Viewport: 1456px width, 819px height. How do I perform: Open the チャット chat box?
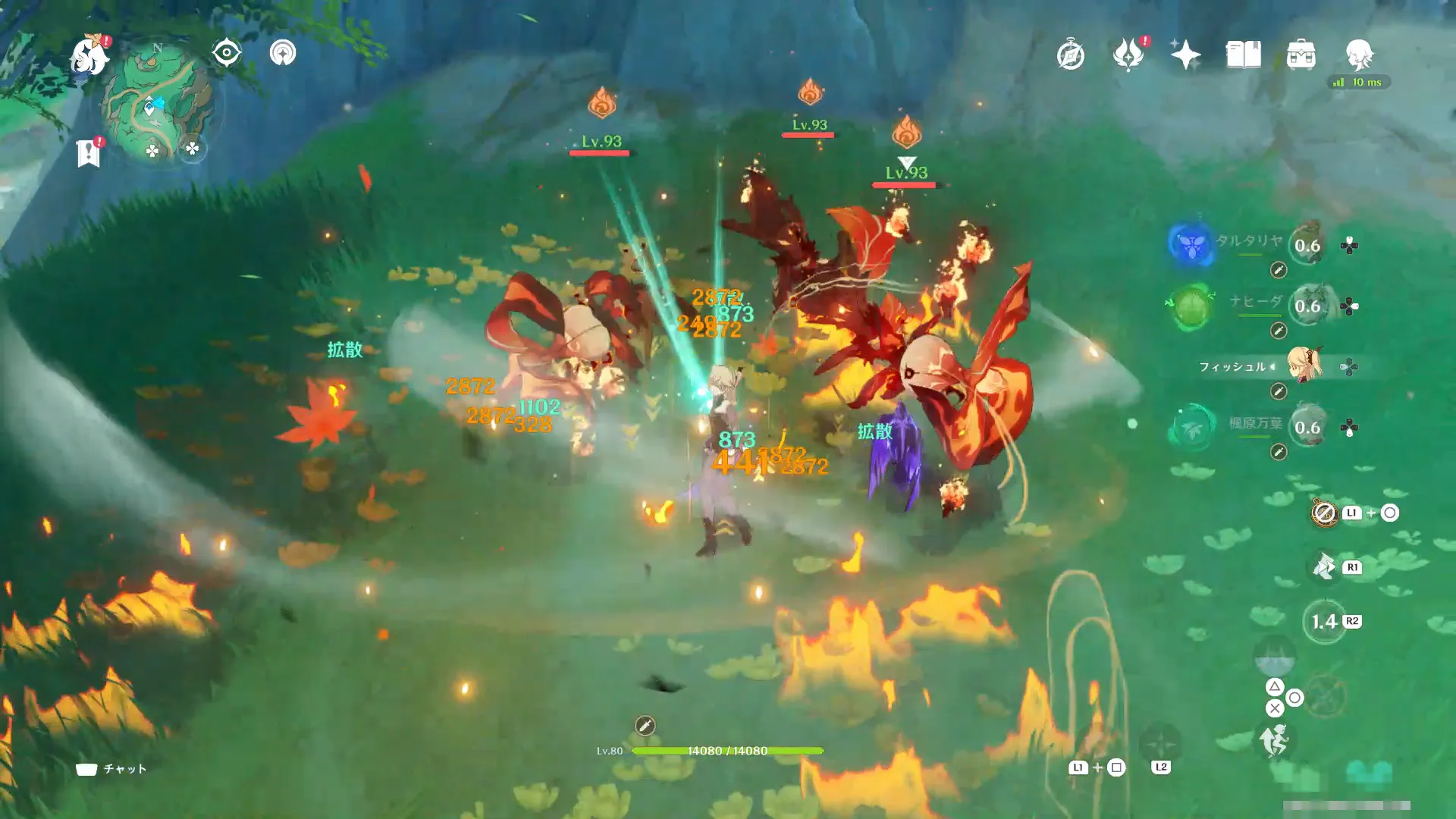[x=111, y=769]
